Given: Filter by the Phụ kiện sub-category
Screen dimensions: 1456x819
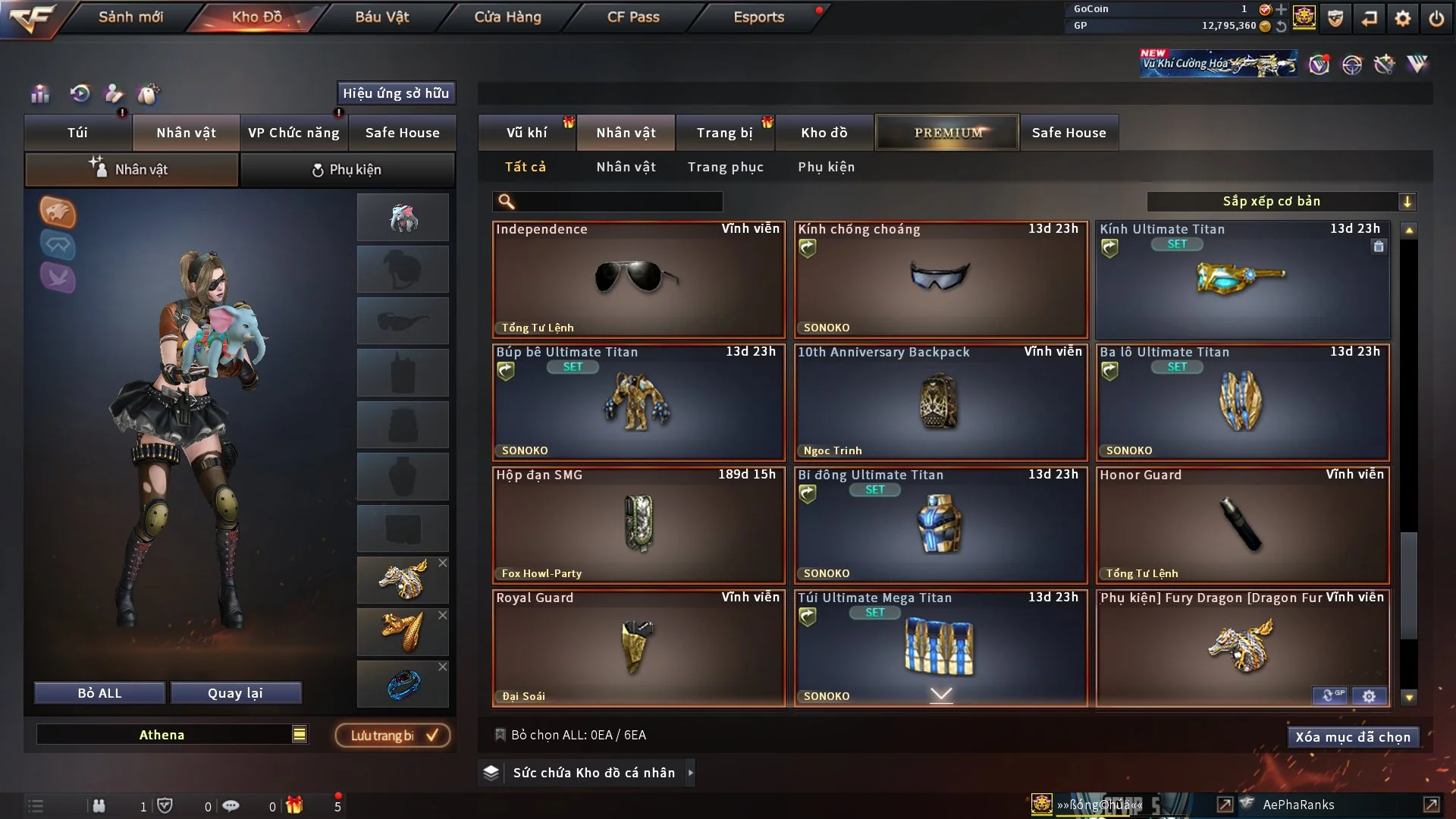Looking at the screenshot, I should [x=826, y=167].
